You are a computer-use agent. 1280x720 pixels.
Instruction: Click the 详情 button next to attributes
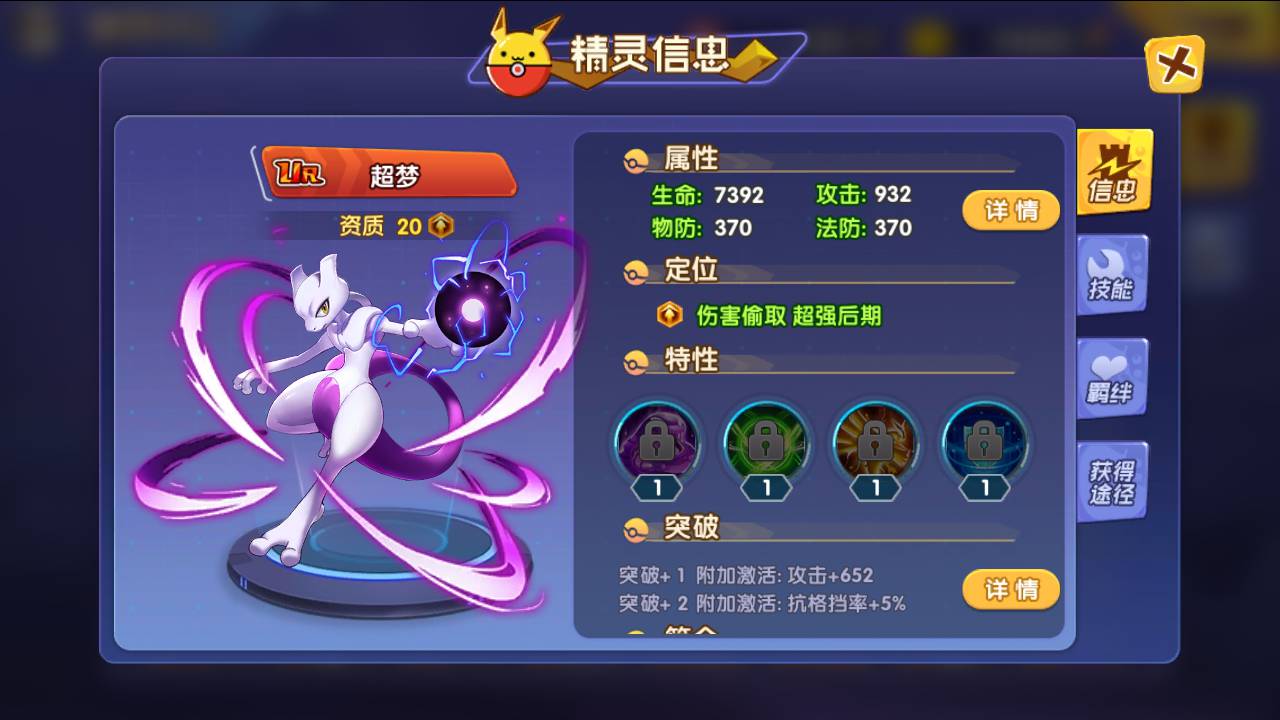(1011, 210)
